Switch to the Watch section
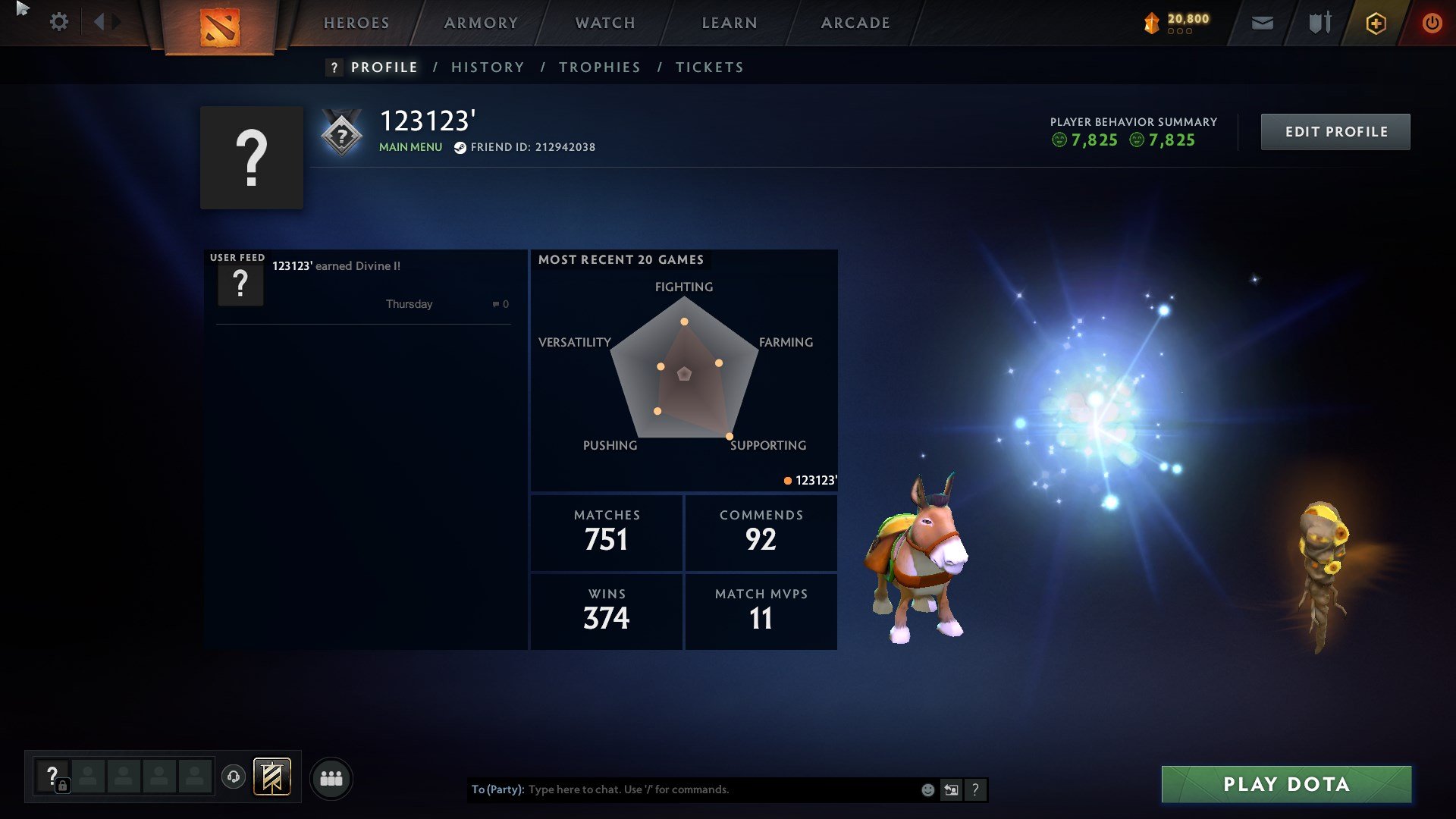 (x=605, y=23)
